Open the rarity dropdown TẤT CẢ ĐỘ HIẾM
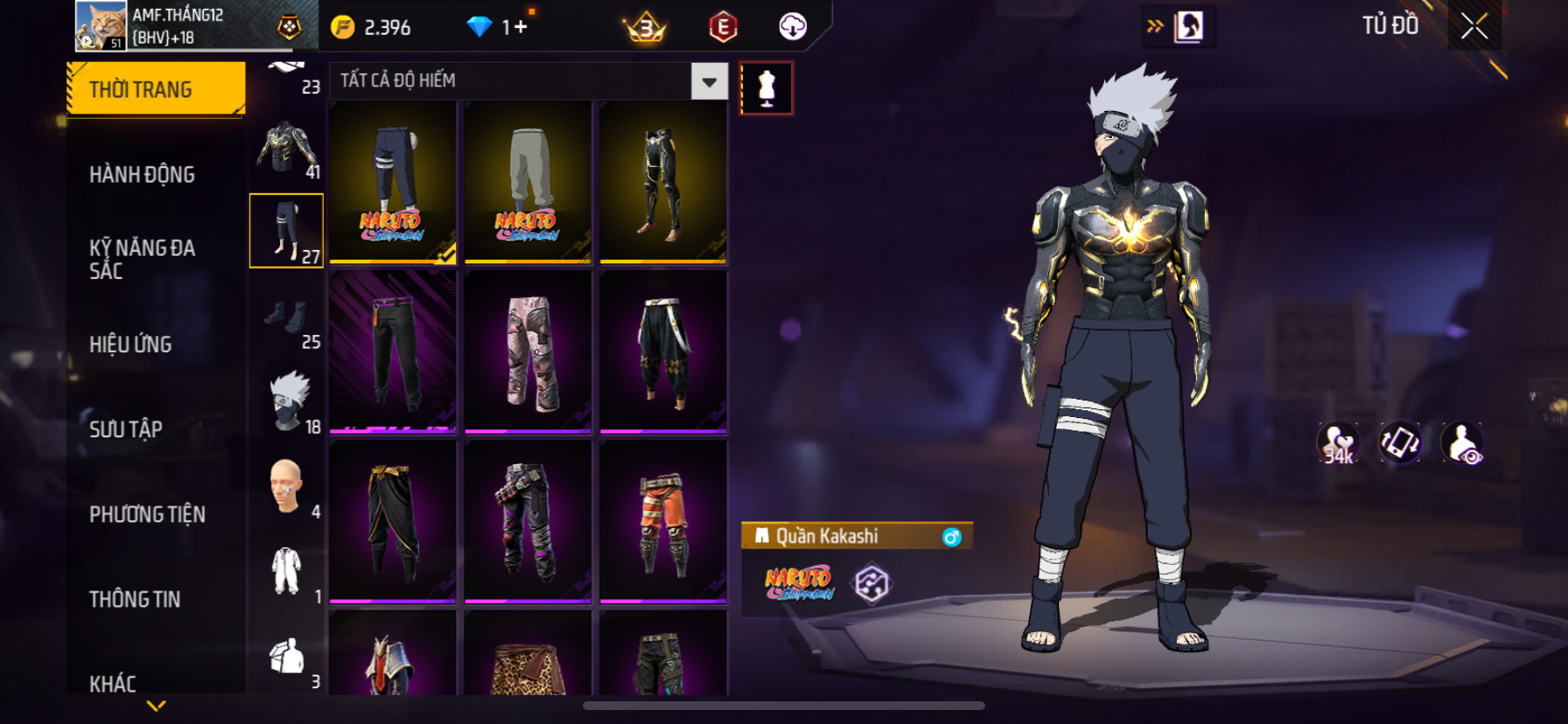 709,81
